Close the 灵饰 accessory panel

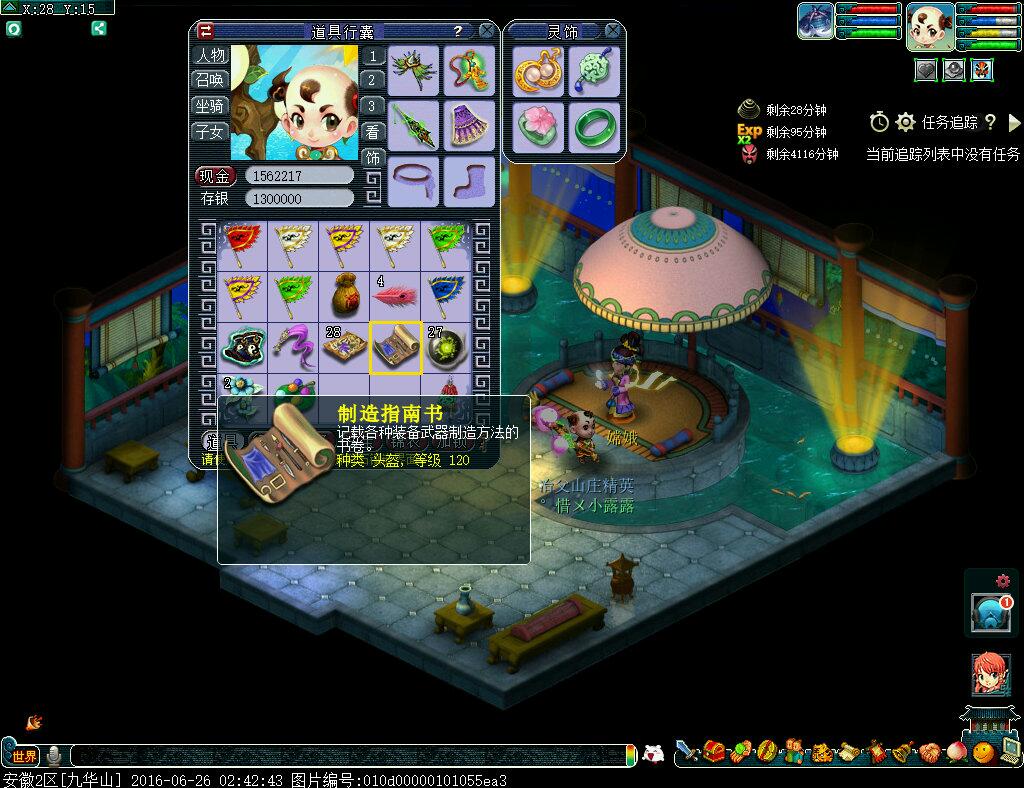coord(614,31)
